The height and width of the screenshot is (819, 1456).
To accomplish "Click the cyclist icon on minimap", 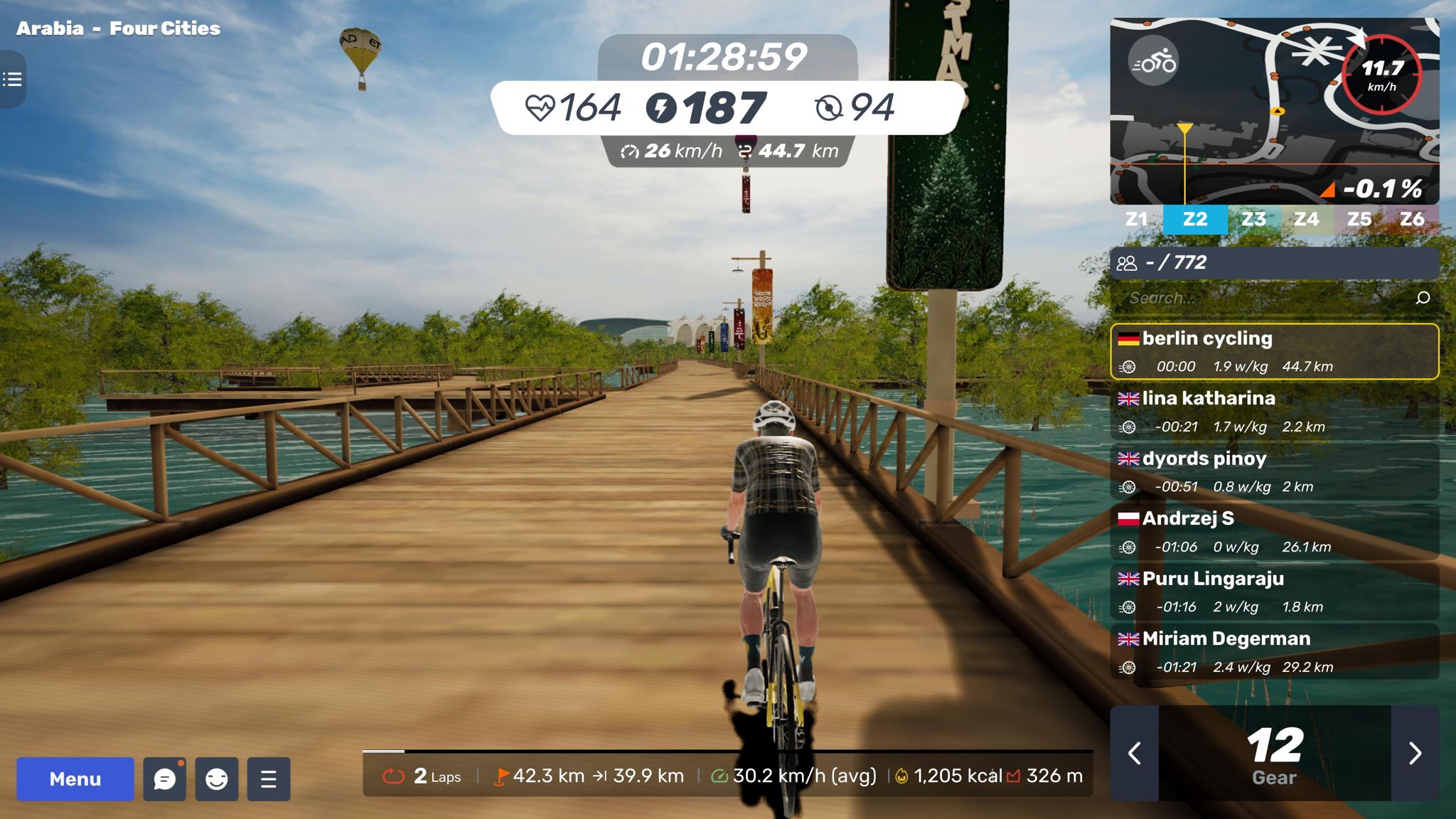I will (x=1153, y=61).
